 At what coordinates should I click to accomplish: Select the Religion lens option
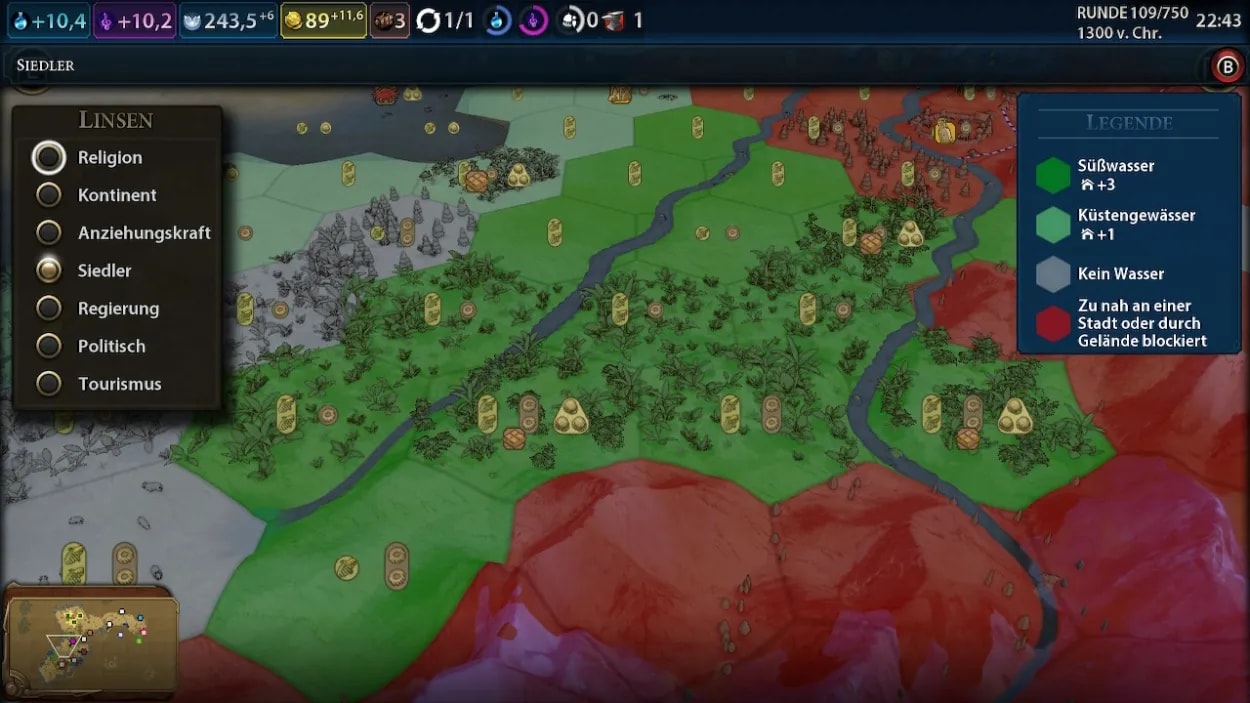point(49,158)
